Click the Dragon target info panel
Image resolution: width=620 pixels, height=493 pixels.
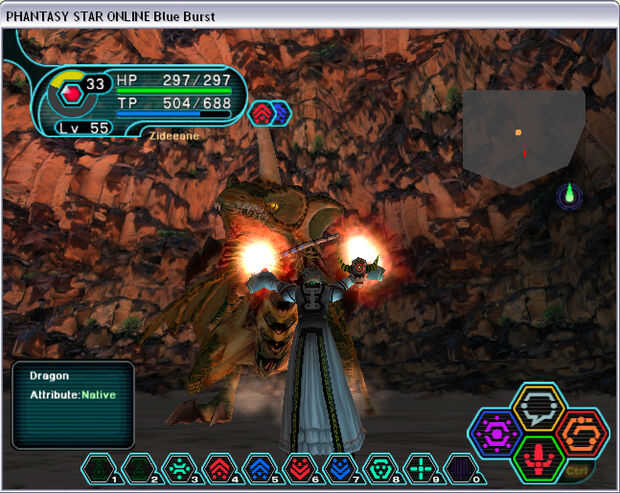[x=73, y=405]
